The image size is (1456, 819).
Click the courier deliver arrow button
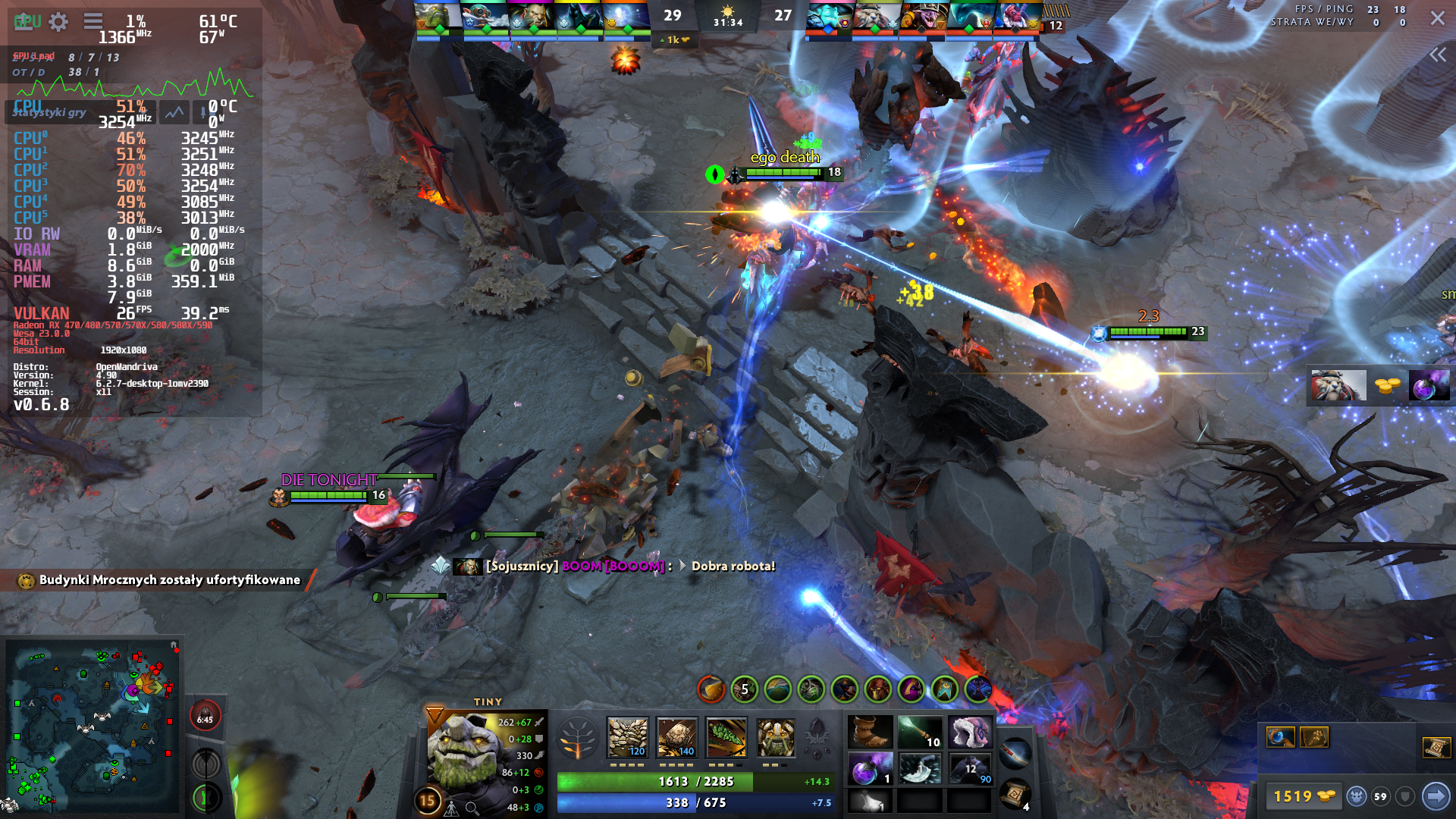point(1435,796)
